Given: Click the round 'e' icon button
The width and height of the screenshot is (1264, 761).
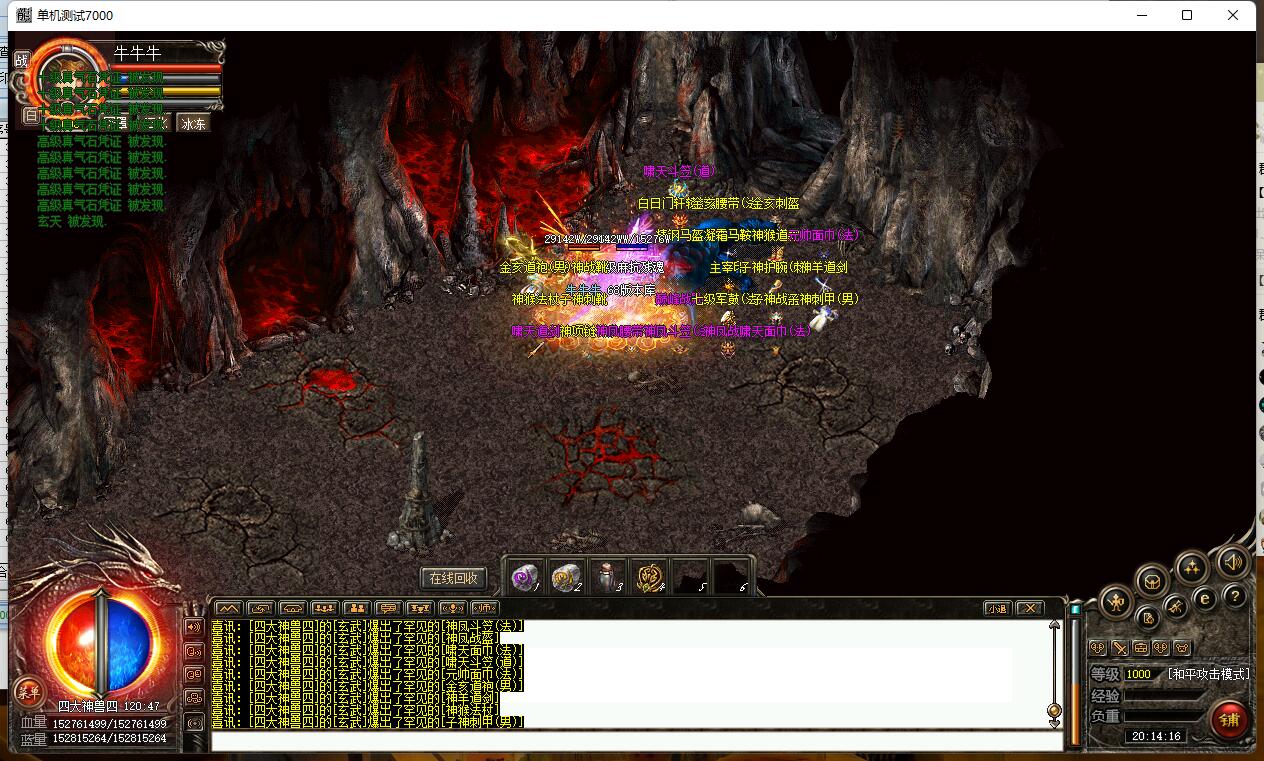Looking at the screenshot, I should pyautogui.click(x=1205, y=598).
